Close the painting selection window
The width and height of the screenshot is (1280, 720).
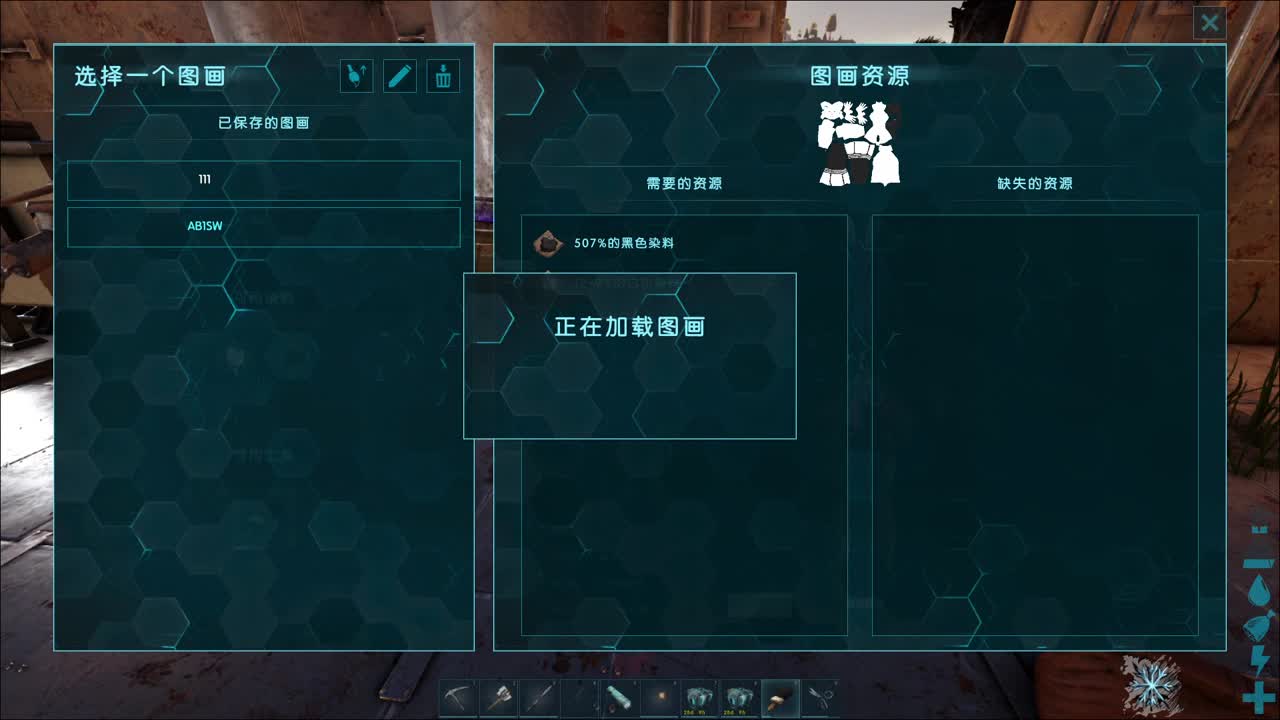pyautogui.click(x=1209, y=22)
